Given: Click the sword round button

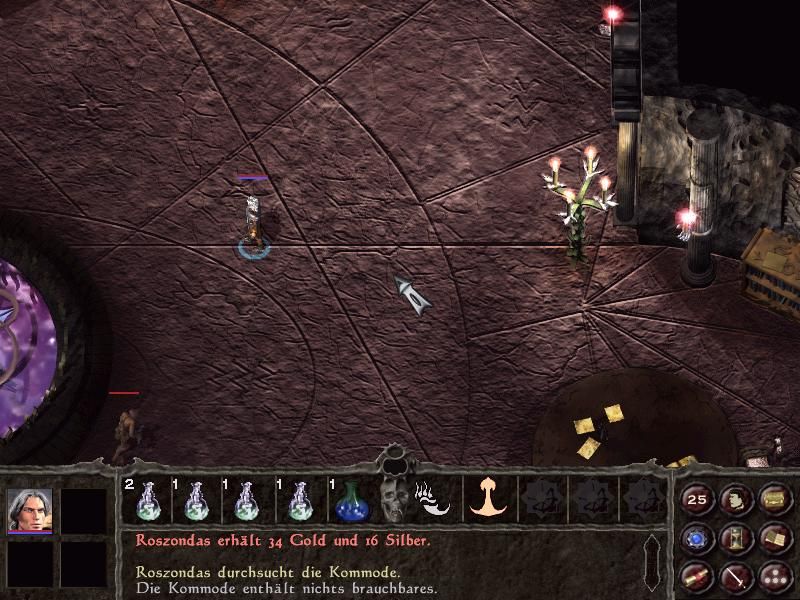Looking at the screenshot, I should coord(735,577).
